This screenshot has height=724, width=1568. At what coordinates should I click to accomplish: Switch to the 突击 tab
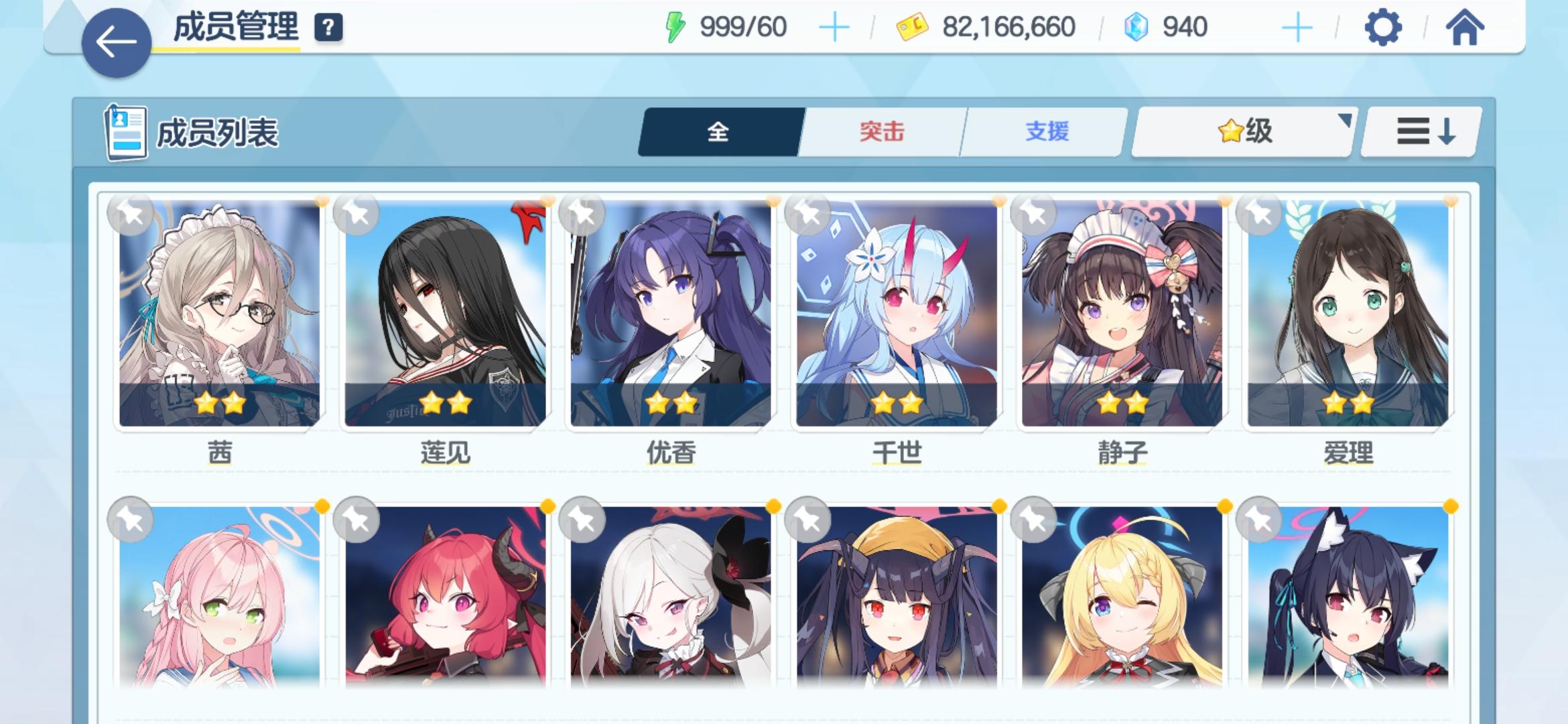tap(882, 131)
